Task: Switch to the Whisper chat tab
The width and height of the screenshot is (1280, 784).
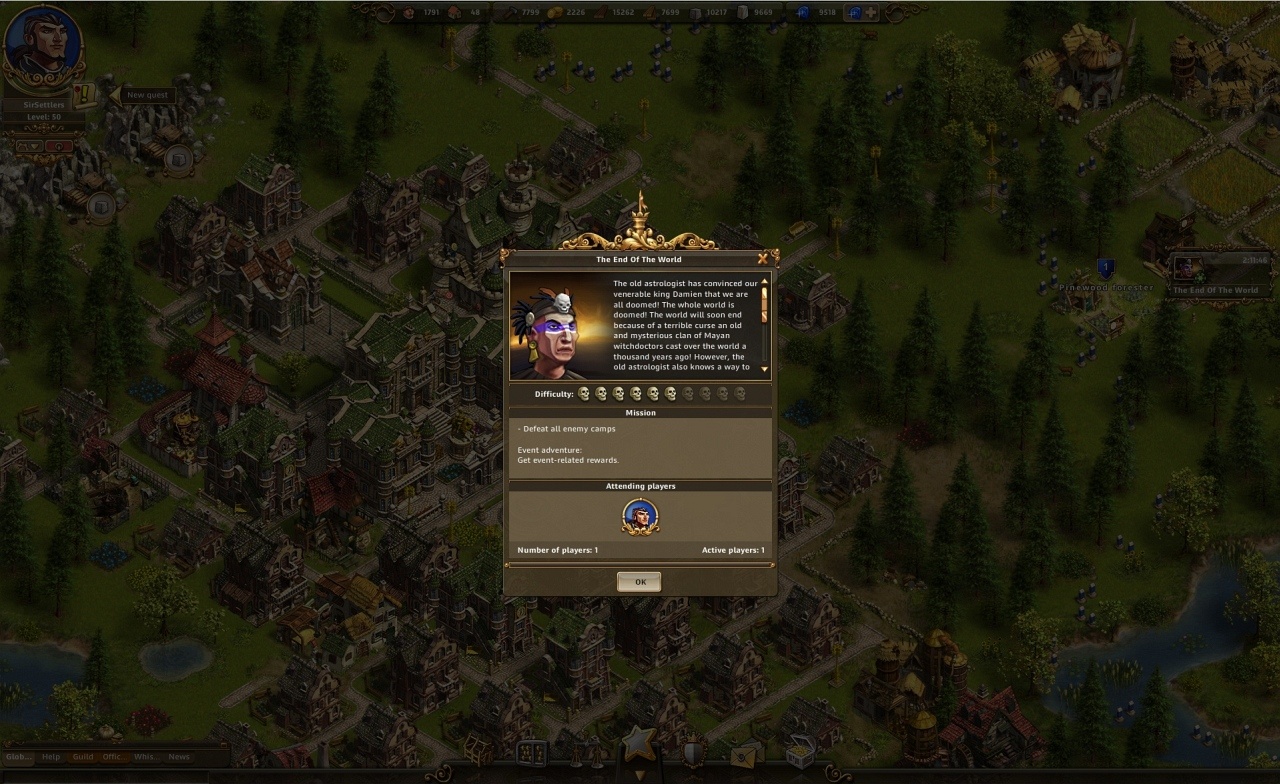Action: point(145,757)
